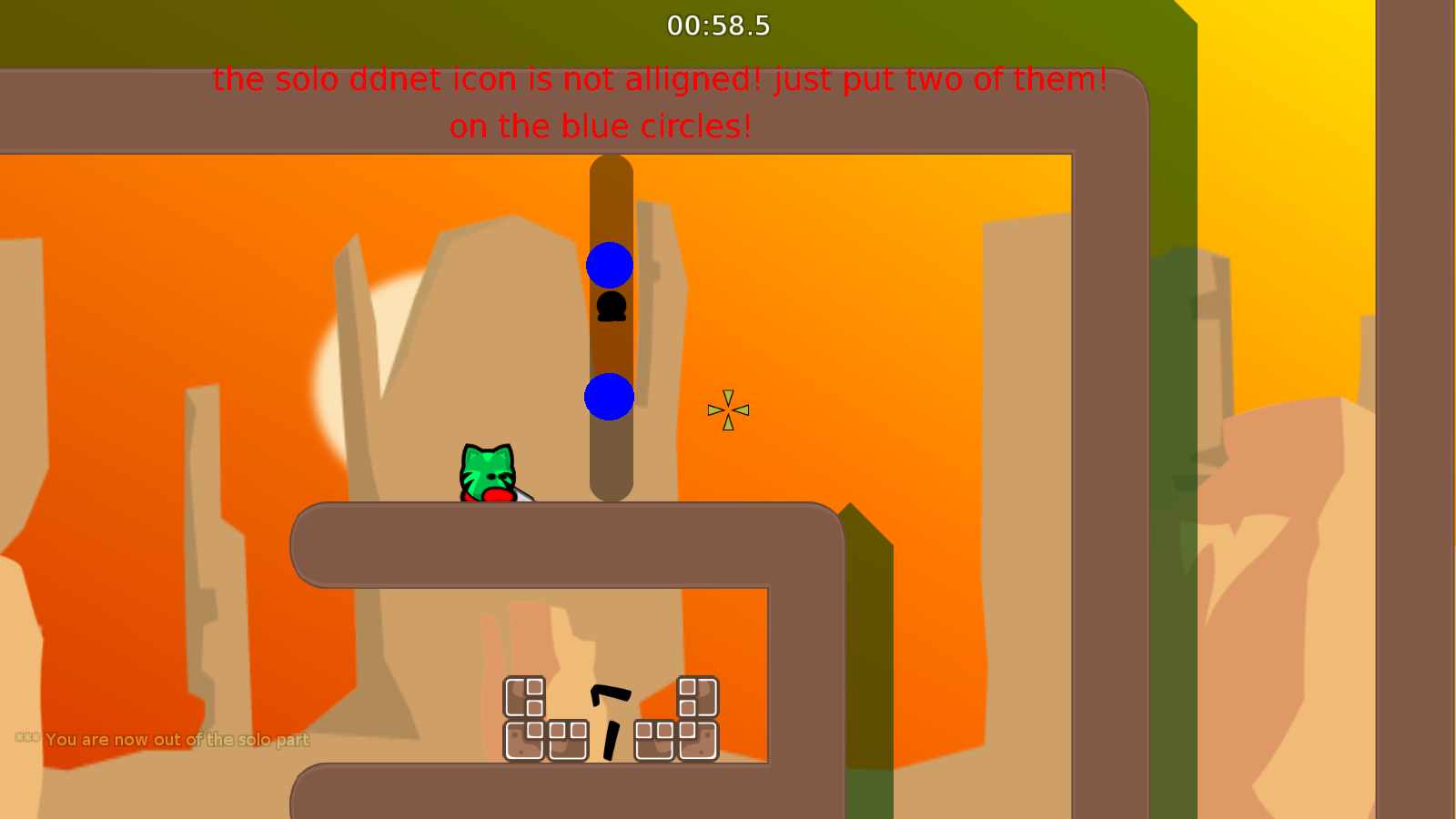1456x819 pixels.
Task: Click the left stack of brick tiles
Action: 541,719
